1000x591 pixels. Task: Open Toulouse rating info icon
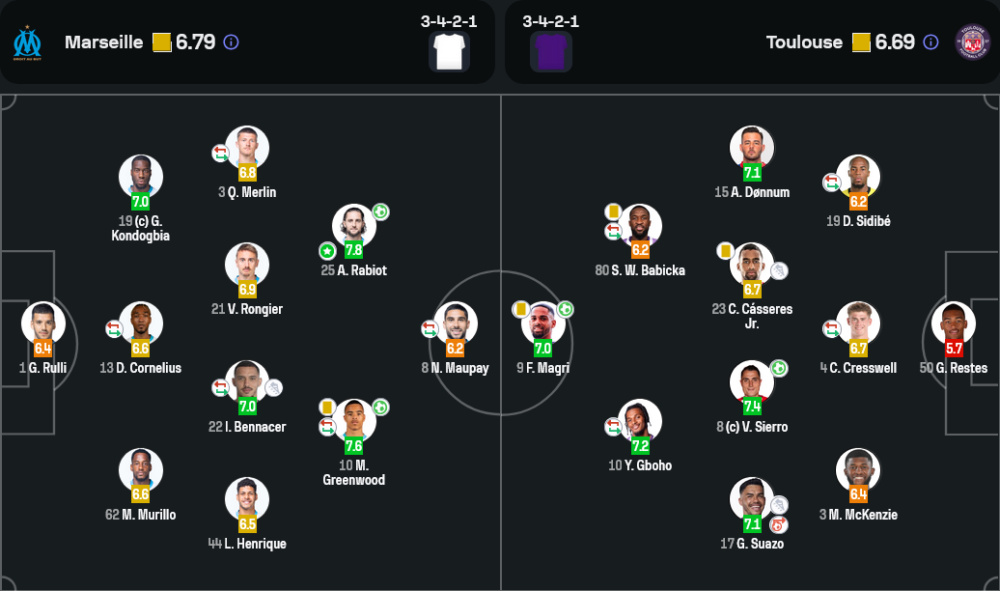(931, 42)
